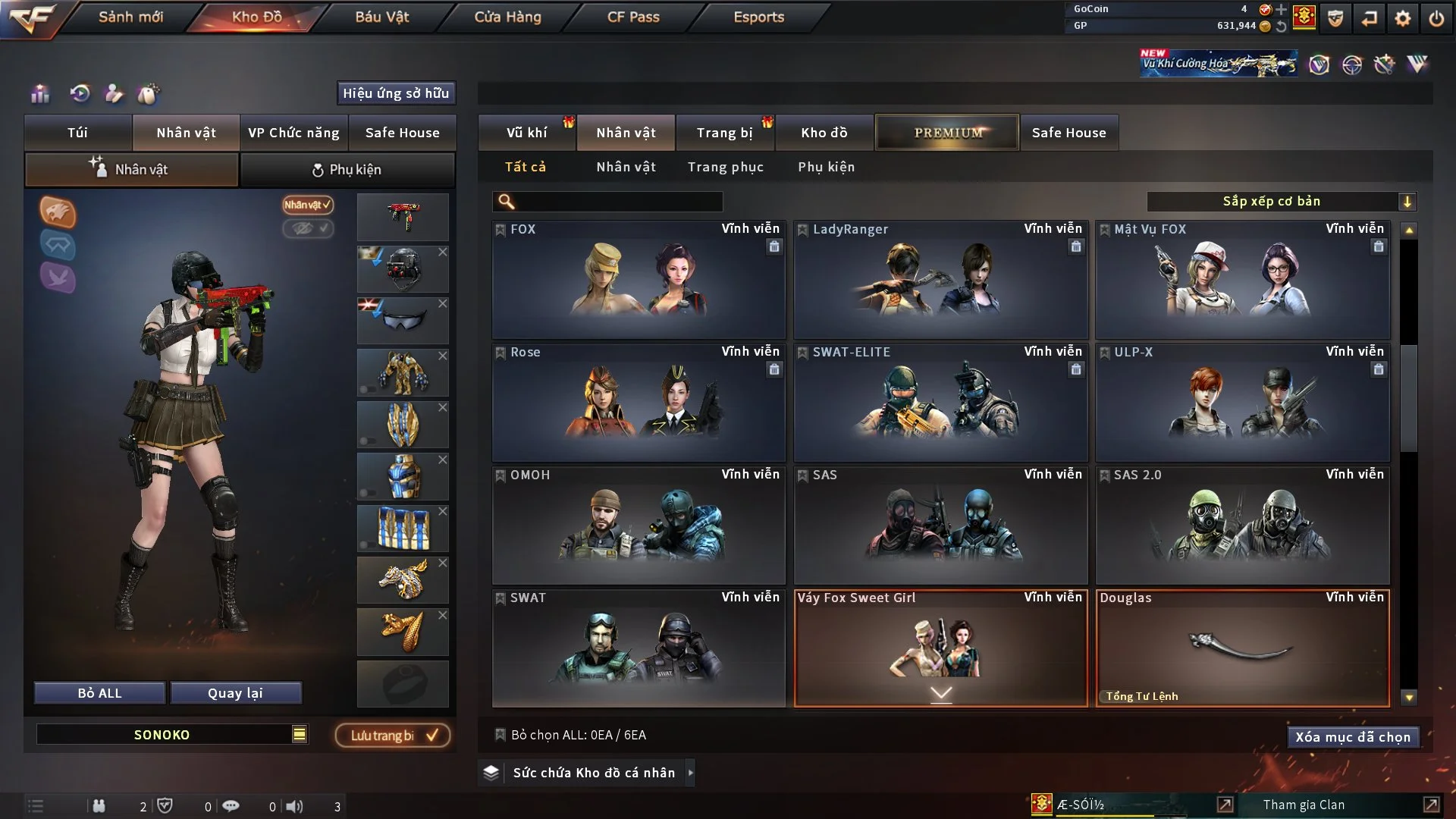
Task: Click Xóa mục đã chọn button
Action: 1352,737
